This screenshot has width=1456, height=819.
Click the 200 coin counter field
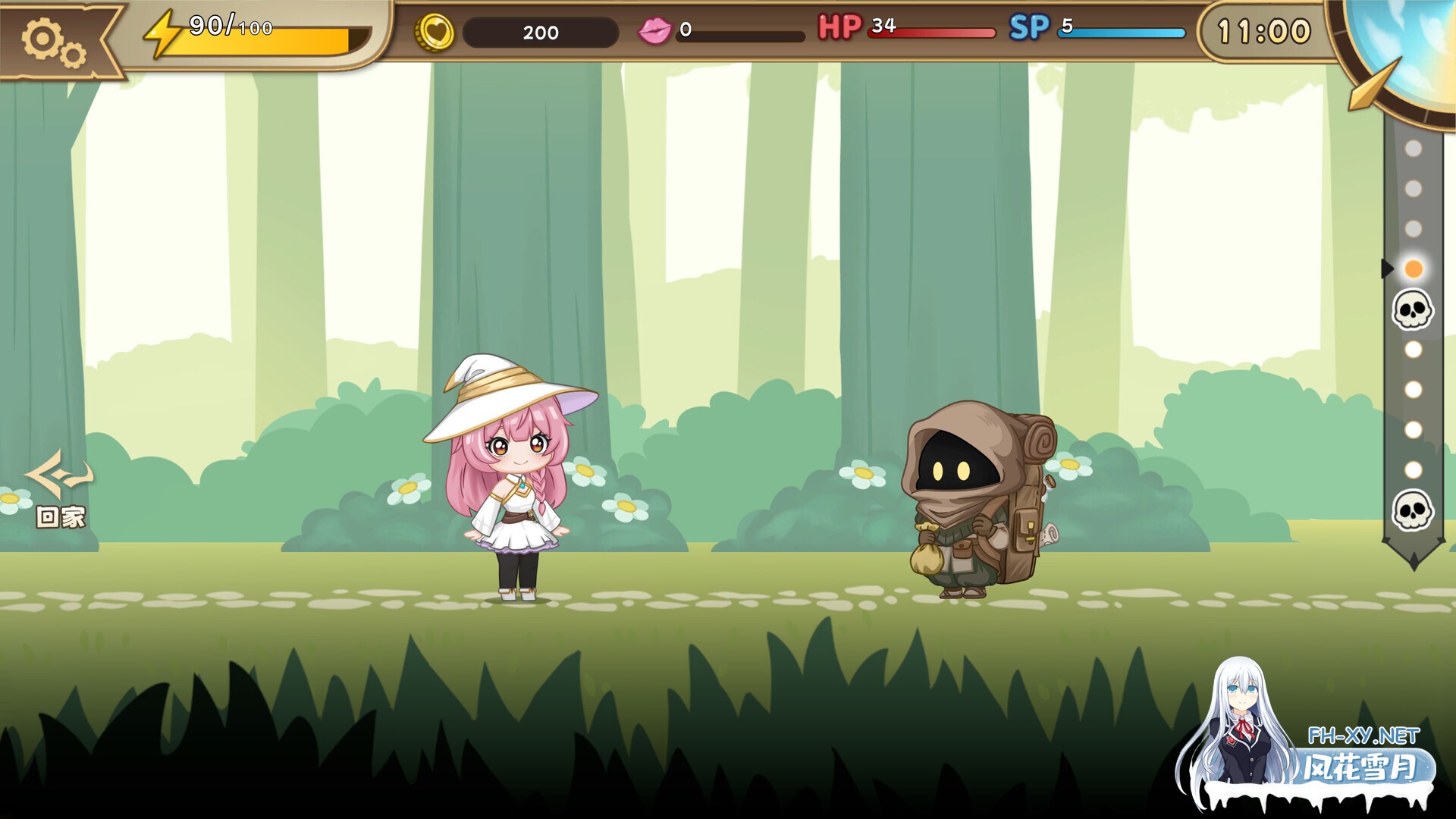(x=540, y=33)
